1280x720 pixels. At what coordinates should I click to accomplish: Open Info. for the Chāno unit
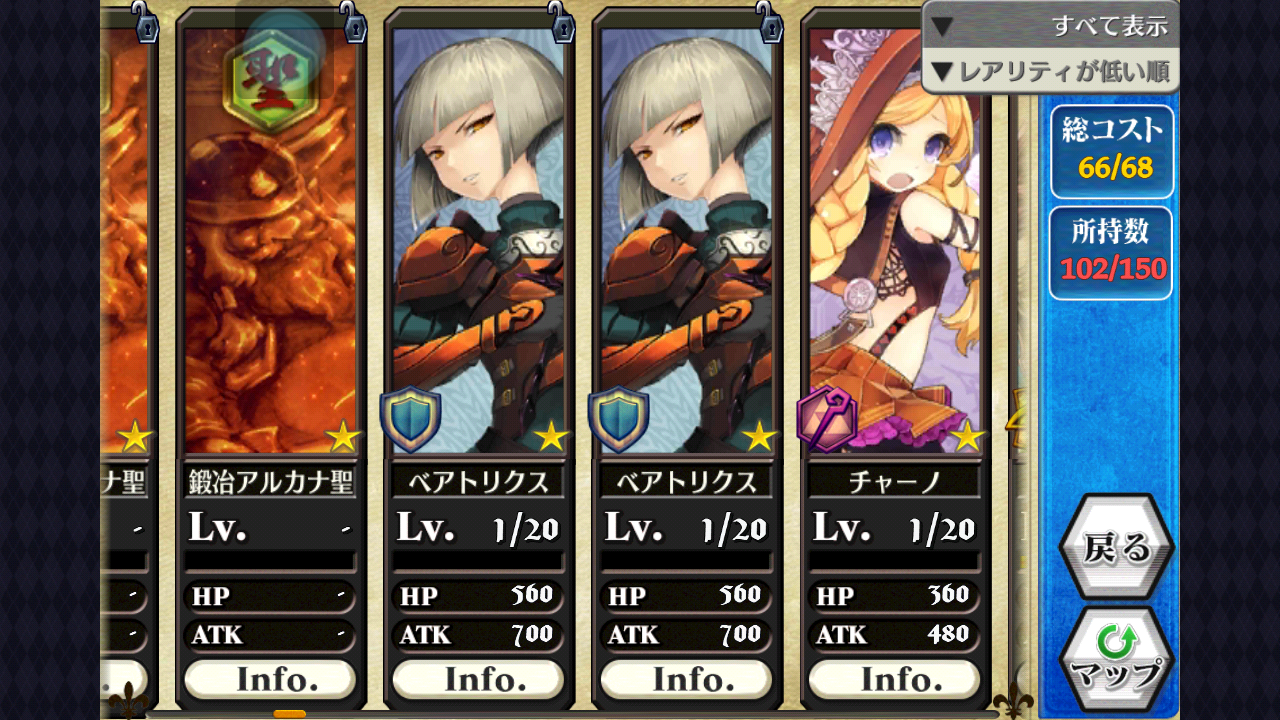[x=893, y=678]
